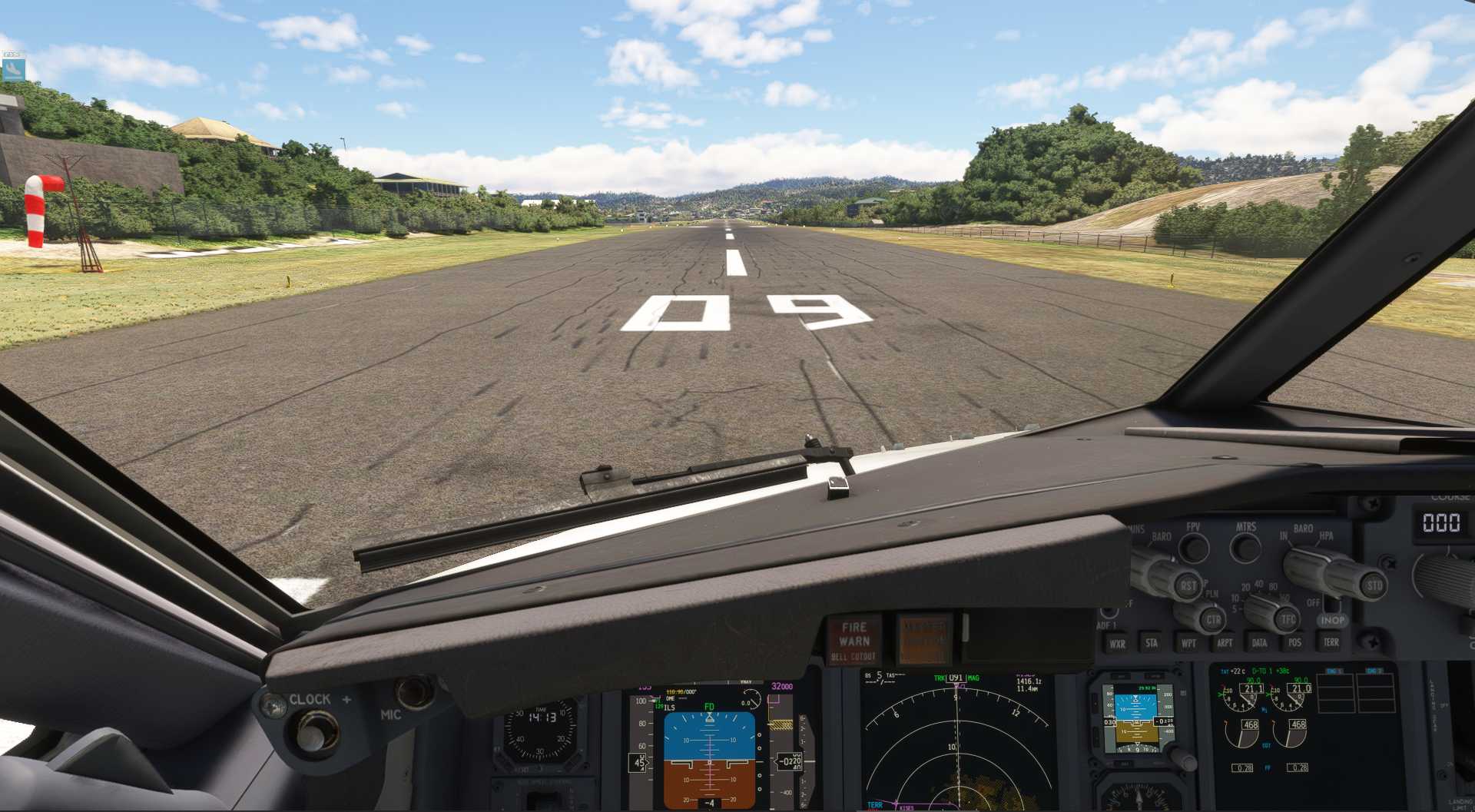Push the FIRE WARN bell cutout light
Viewport: 1475px width, 812px height.
click(854, 640)
